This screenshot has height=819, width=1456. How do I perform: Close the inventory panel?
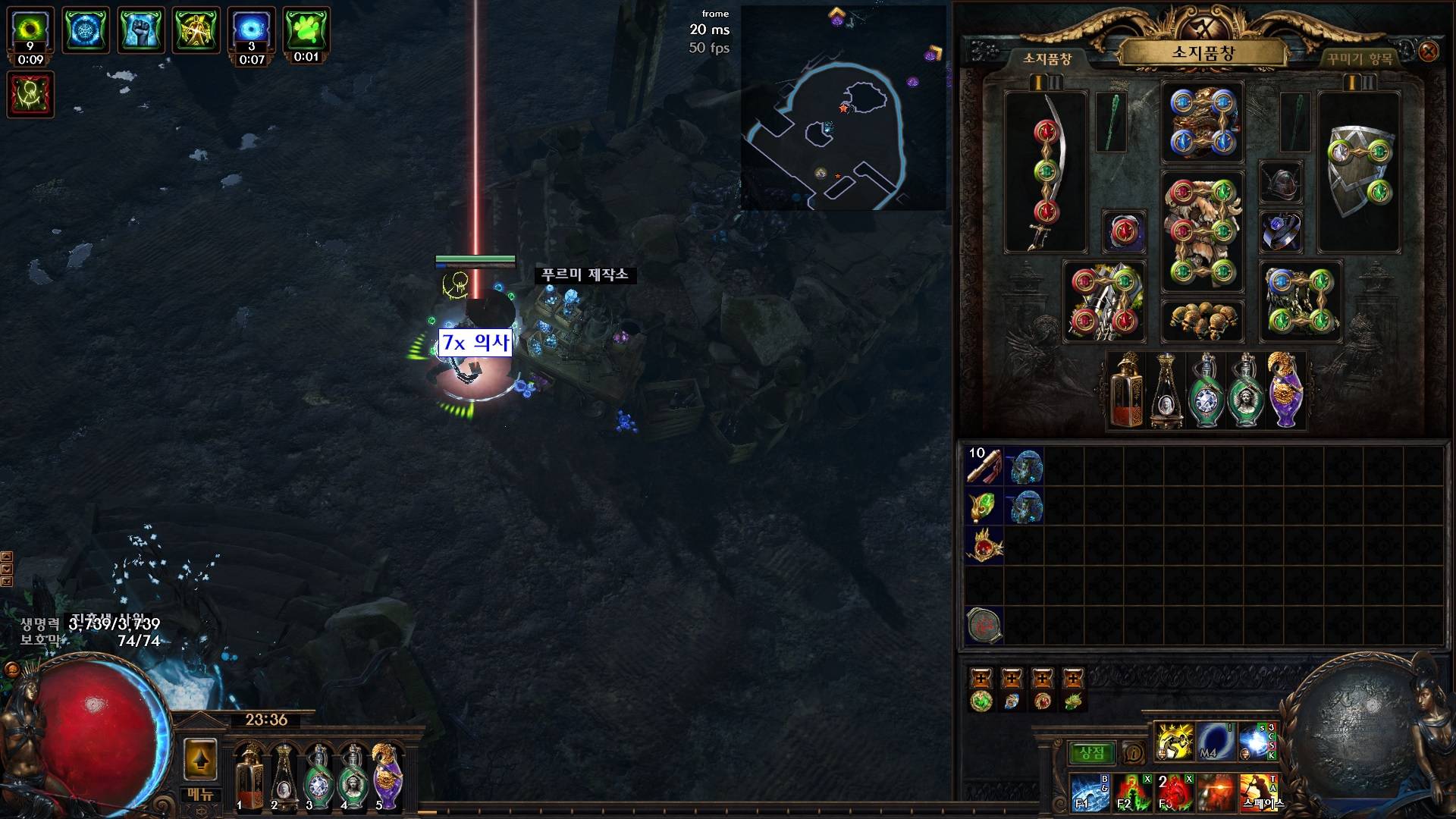tap(1428, 52)
